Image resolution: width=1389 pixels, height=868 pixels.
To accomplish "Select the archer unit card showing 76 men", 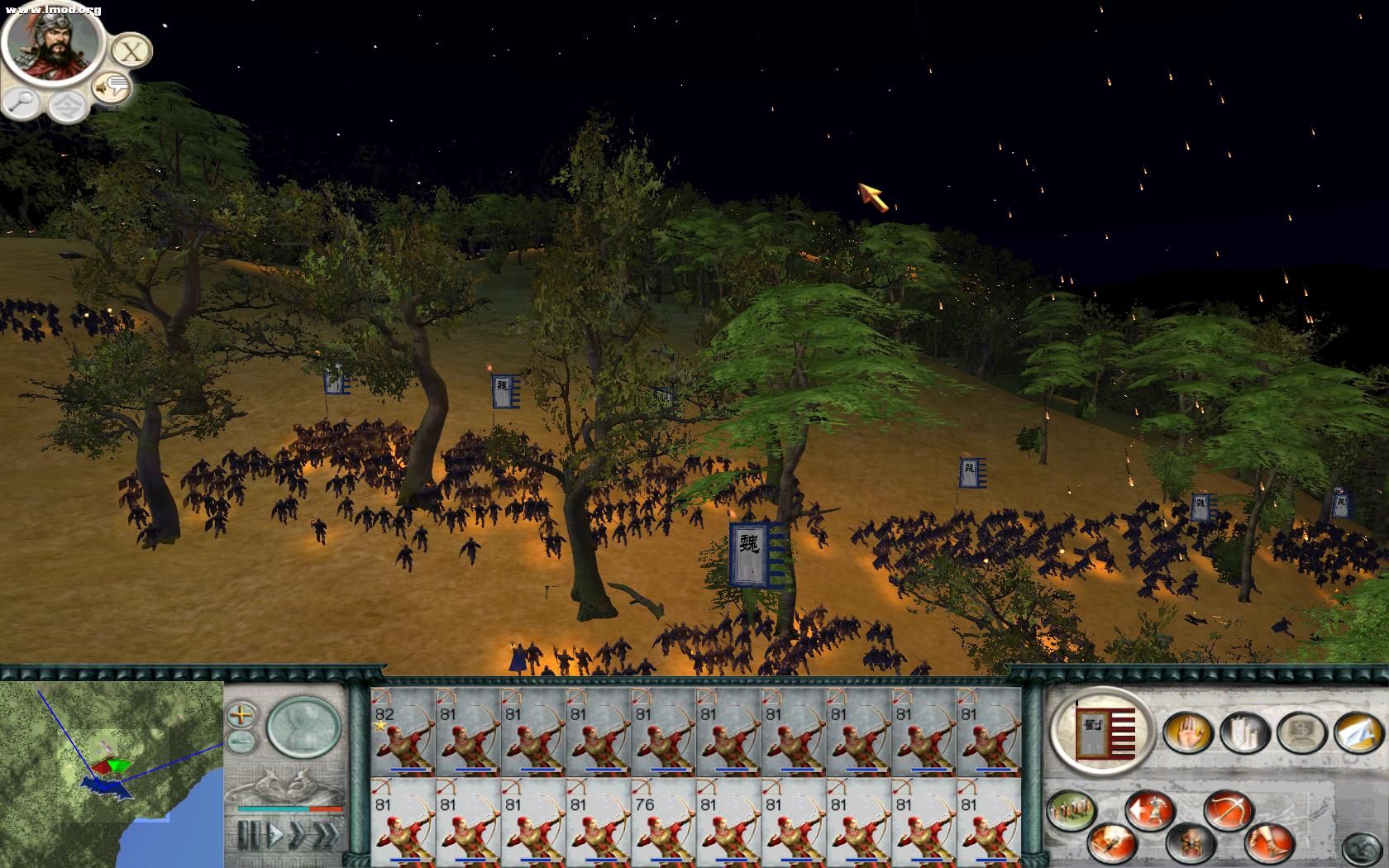I will pos(664,823).
